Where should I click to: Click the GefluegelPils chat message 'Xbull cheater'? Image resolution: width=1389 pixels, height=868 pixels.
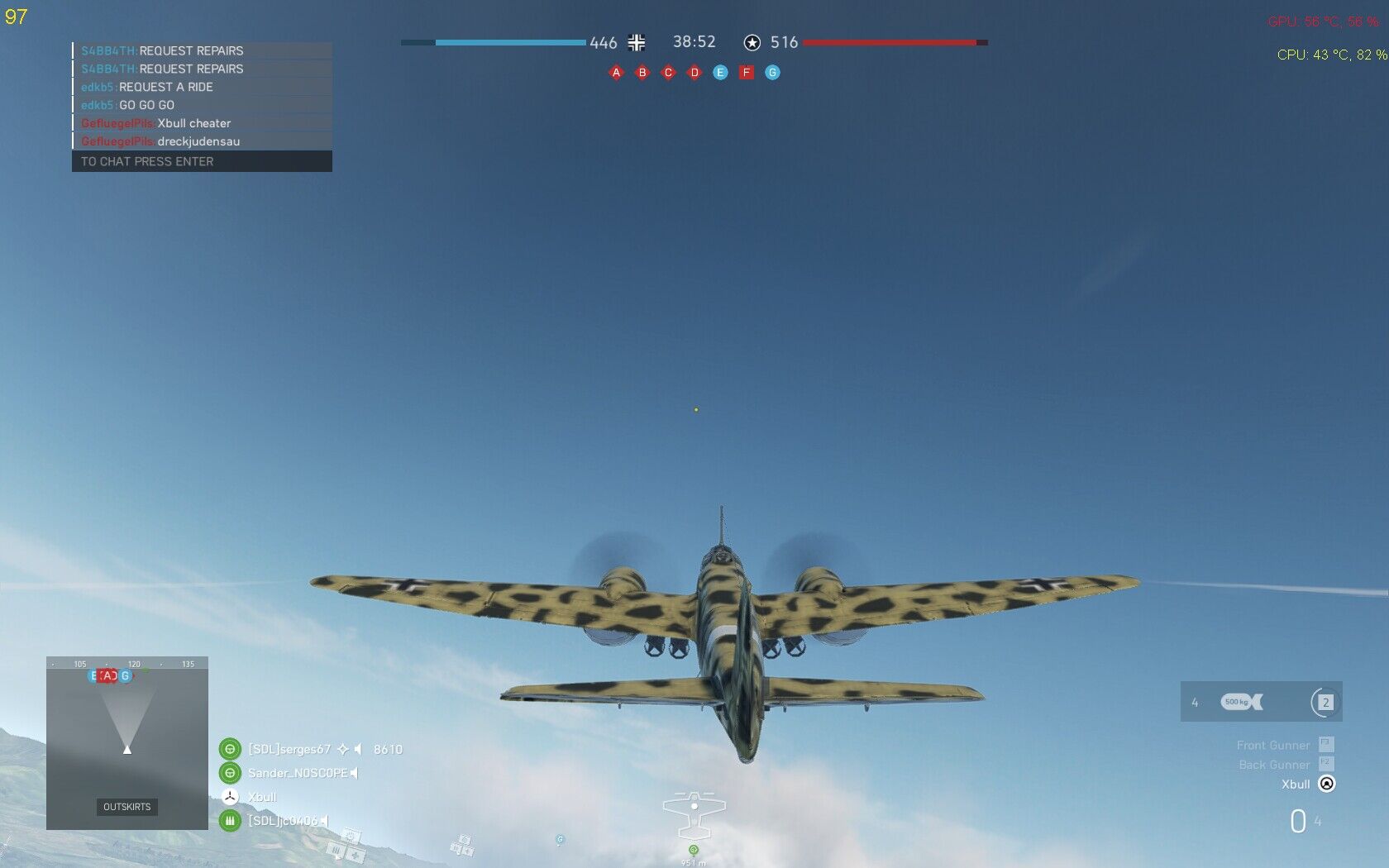(193, 123)
